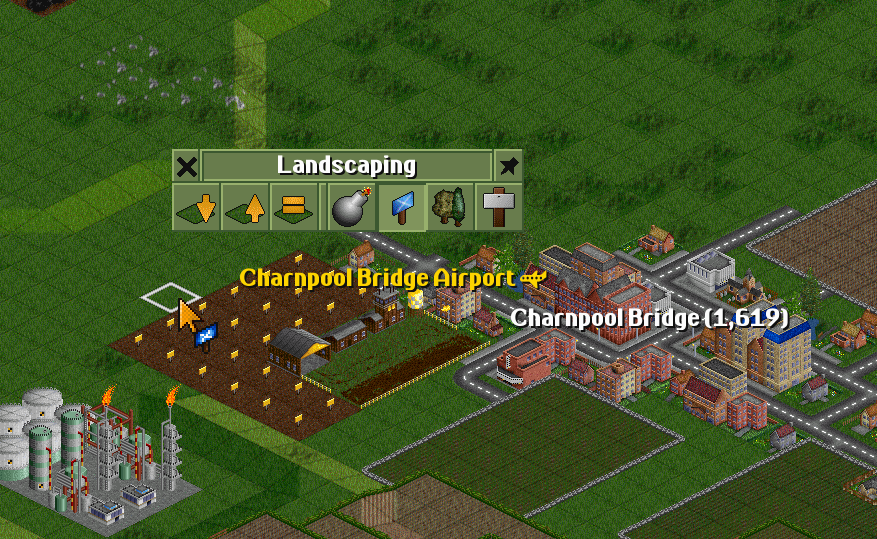This screenshot has height=539, width=877.
Task: Activate the level land tool
Action: (294, 207)
